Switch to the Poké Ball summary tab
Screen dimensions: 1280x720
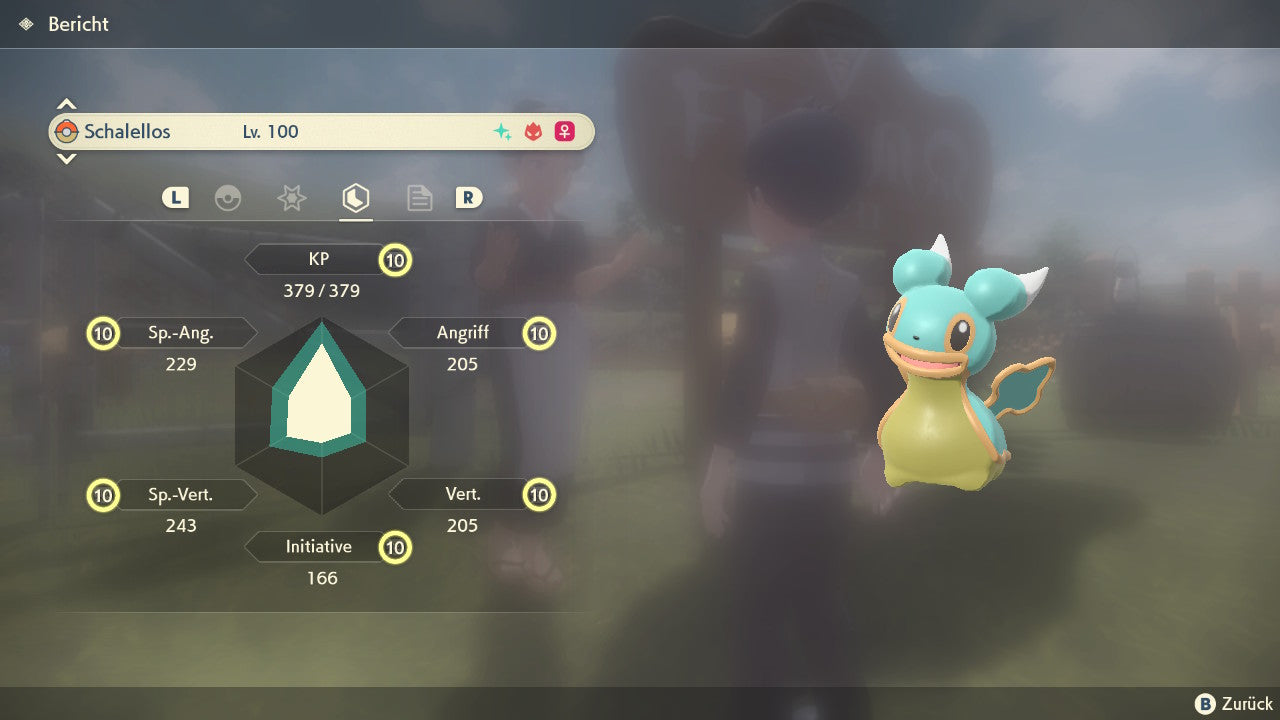(x=228, y=198)
